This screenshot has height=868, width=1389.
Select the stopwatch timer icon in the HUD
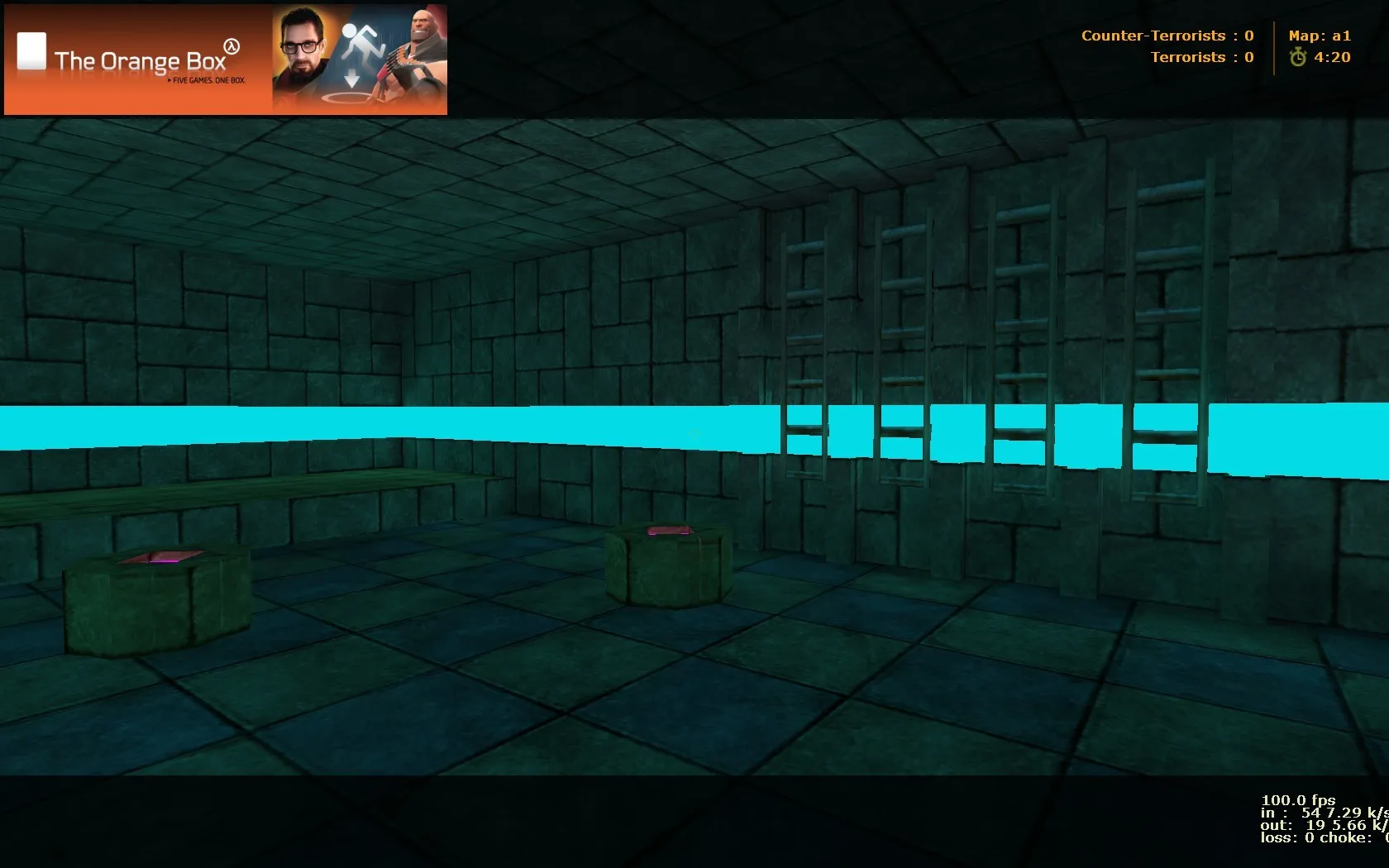click(x=1296, y=58)
